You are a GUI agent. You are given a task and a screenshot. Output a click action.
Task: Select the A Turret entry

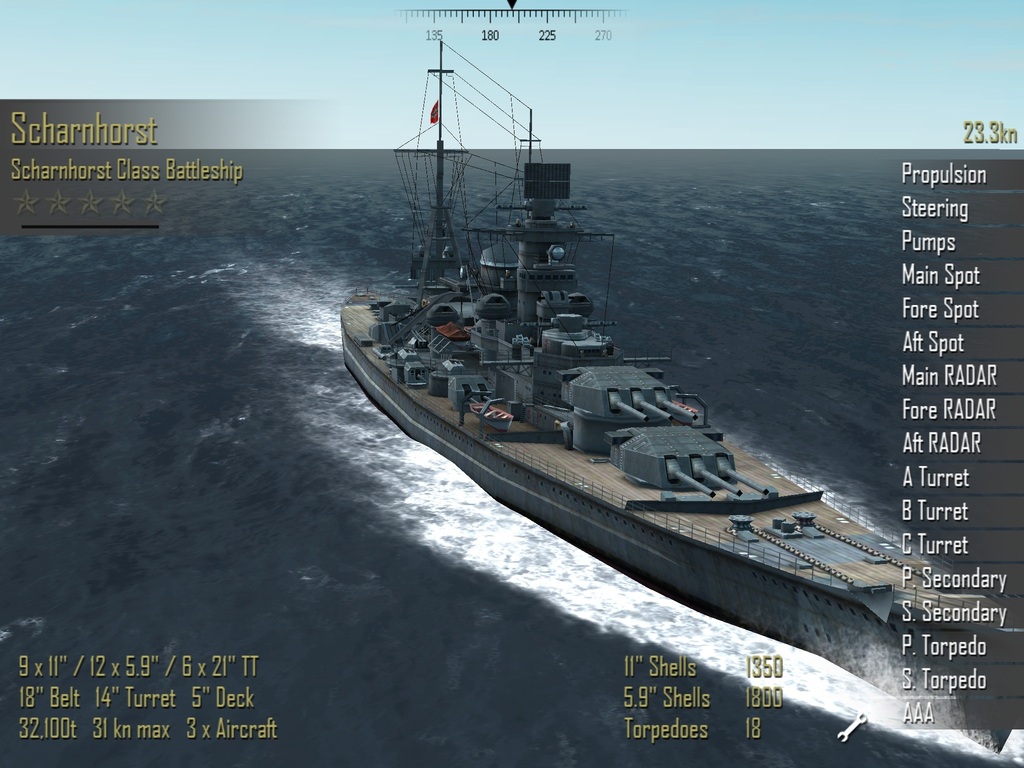click(x=935, y=477)
